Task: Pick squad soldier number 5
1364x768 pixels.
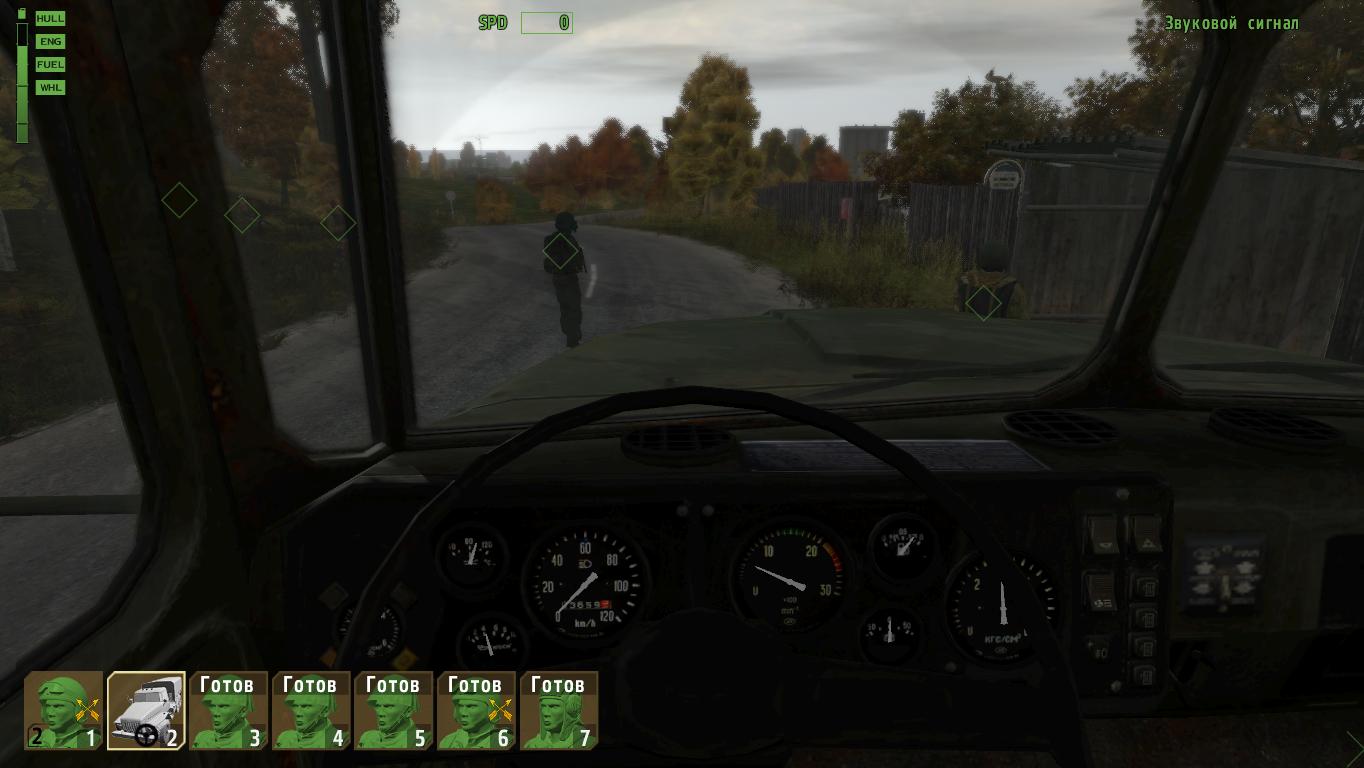Action: 394,710
